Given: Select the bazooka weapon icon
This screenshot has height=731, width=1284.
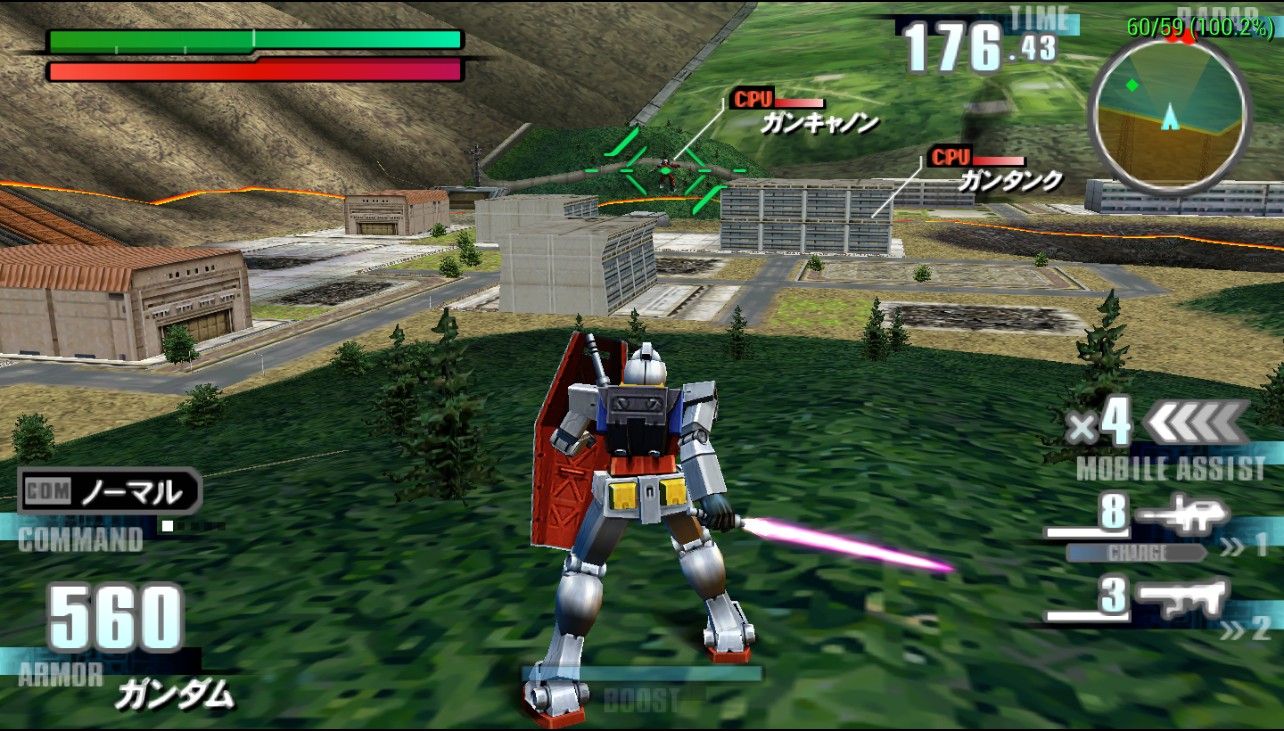Looking at the screenshot, I should [1185, 598].
